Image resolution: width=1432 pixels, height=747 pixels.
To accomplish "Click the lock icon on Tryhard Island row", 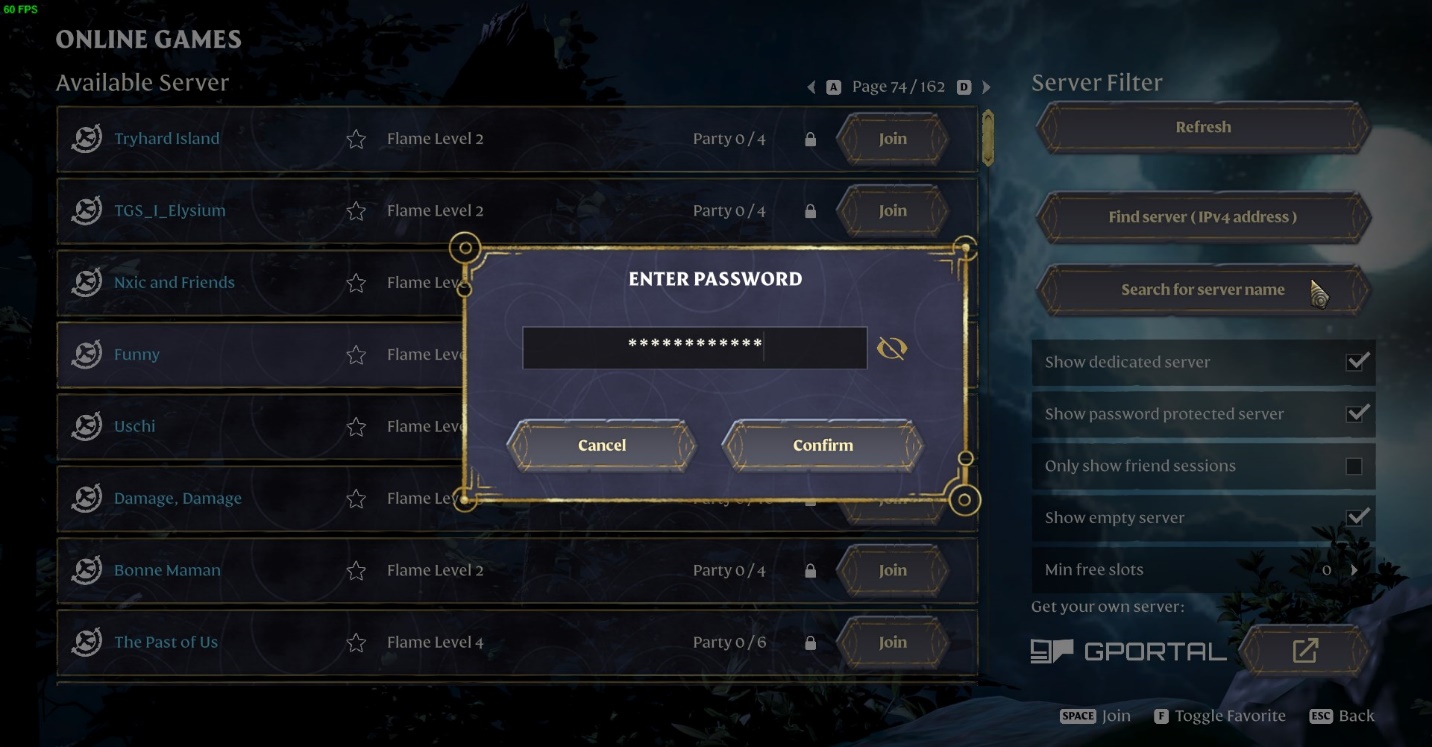I will (810, 138).
